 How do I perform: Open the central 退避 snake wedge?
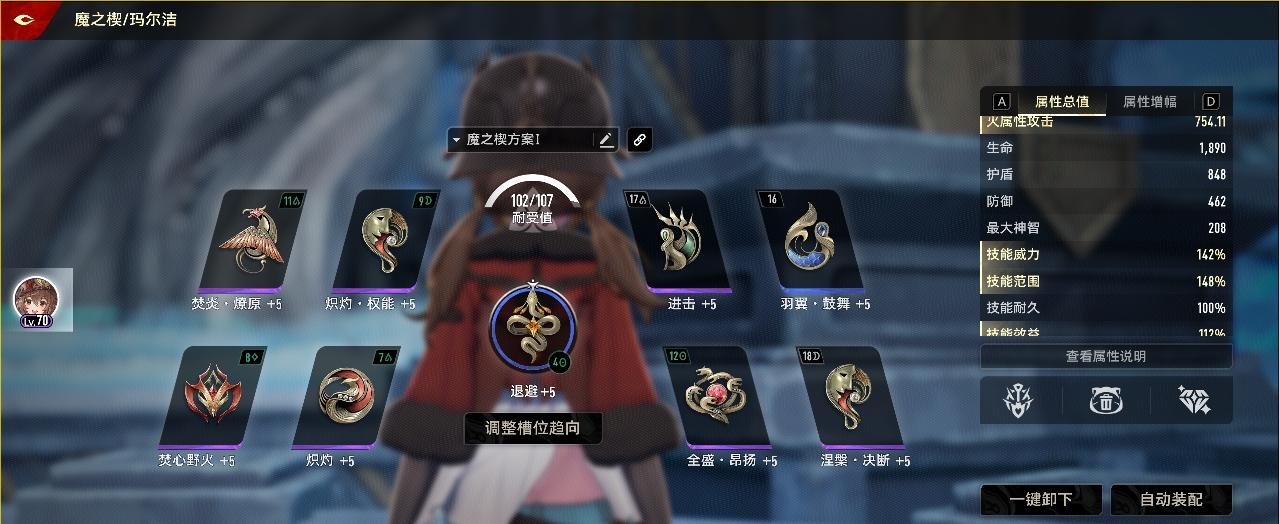click(x=533, y=325)
